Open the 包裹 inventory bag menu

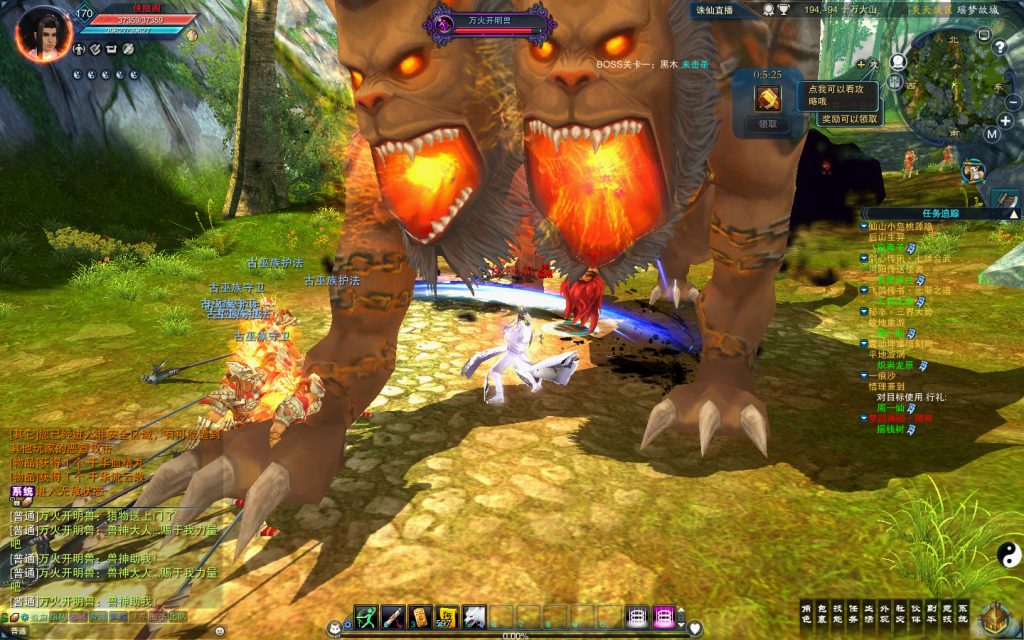pyautogui.click(x=820, y=614)
